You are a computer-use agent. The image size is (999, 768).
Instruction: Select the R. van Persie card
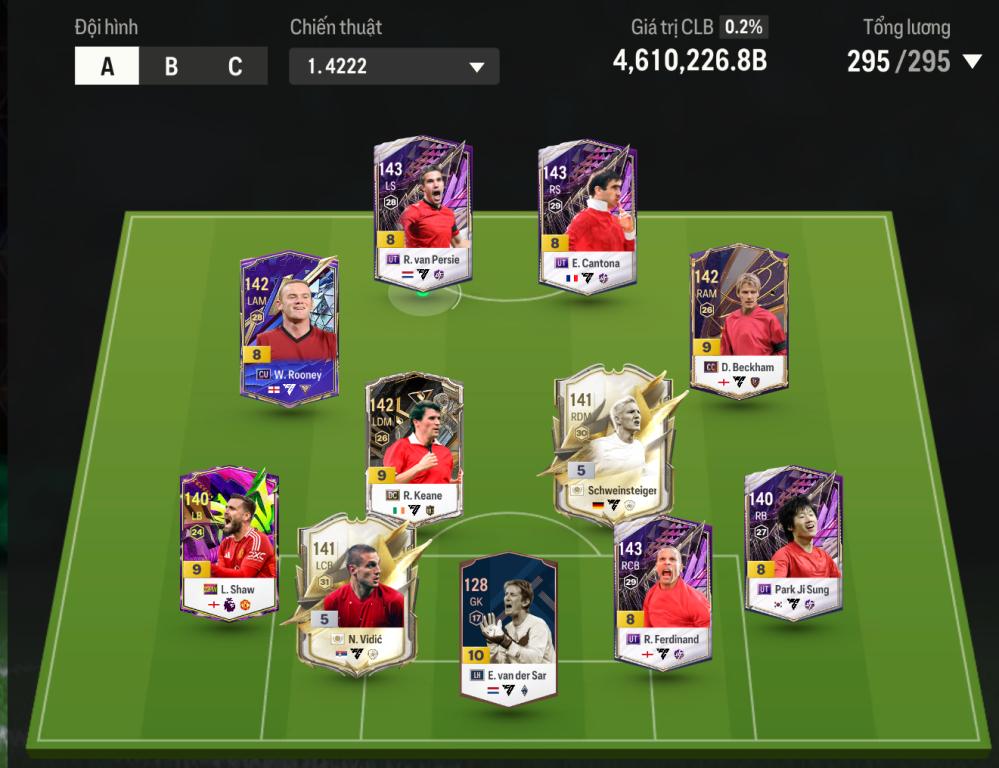[422, 213]
